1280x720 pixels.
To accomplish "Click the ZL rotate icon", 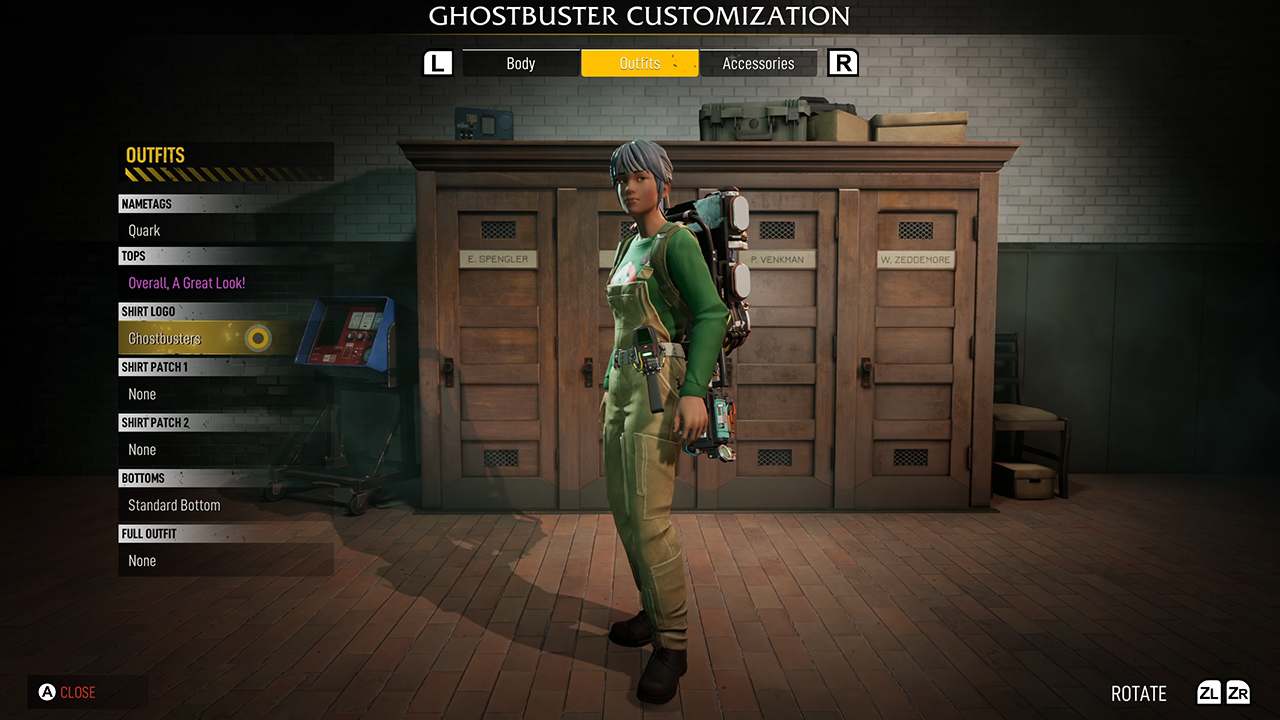I will 1209,693.
